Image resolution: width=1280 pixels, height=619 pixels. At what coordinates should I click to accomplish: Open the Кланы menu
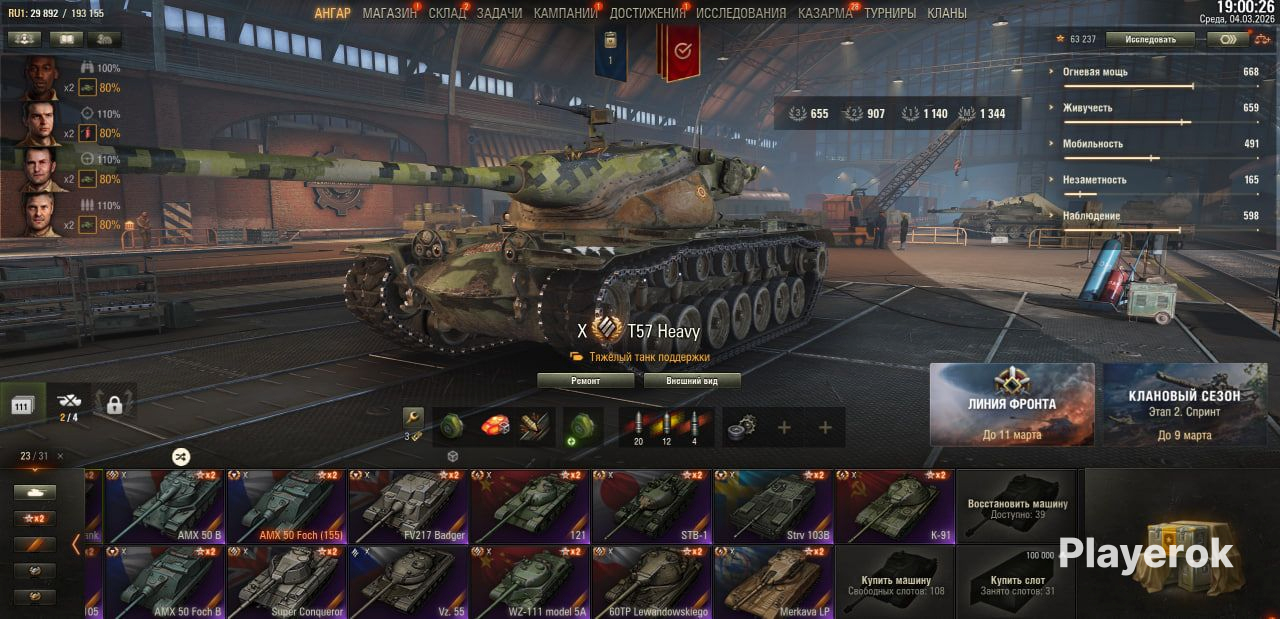click(x=946, y=13)
